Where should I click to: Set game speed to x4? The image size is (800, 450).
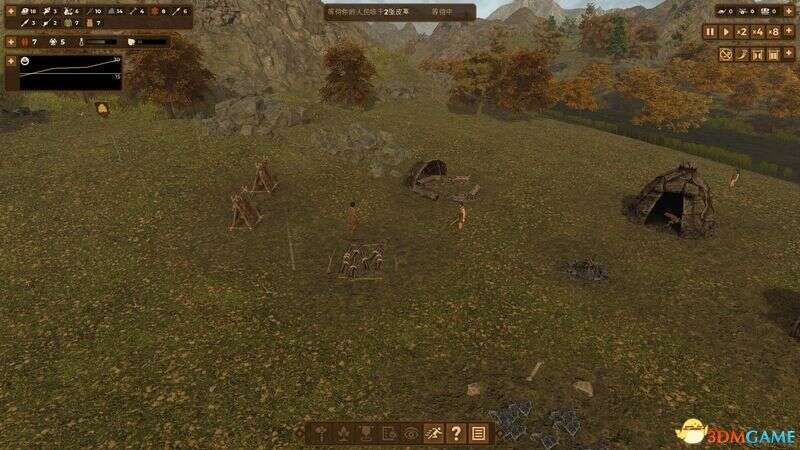[x=758, y=32]
